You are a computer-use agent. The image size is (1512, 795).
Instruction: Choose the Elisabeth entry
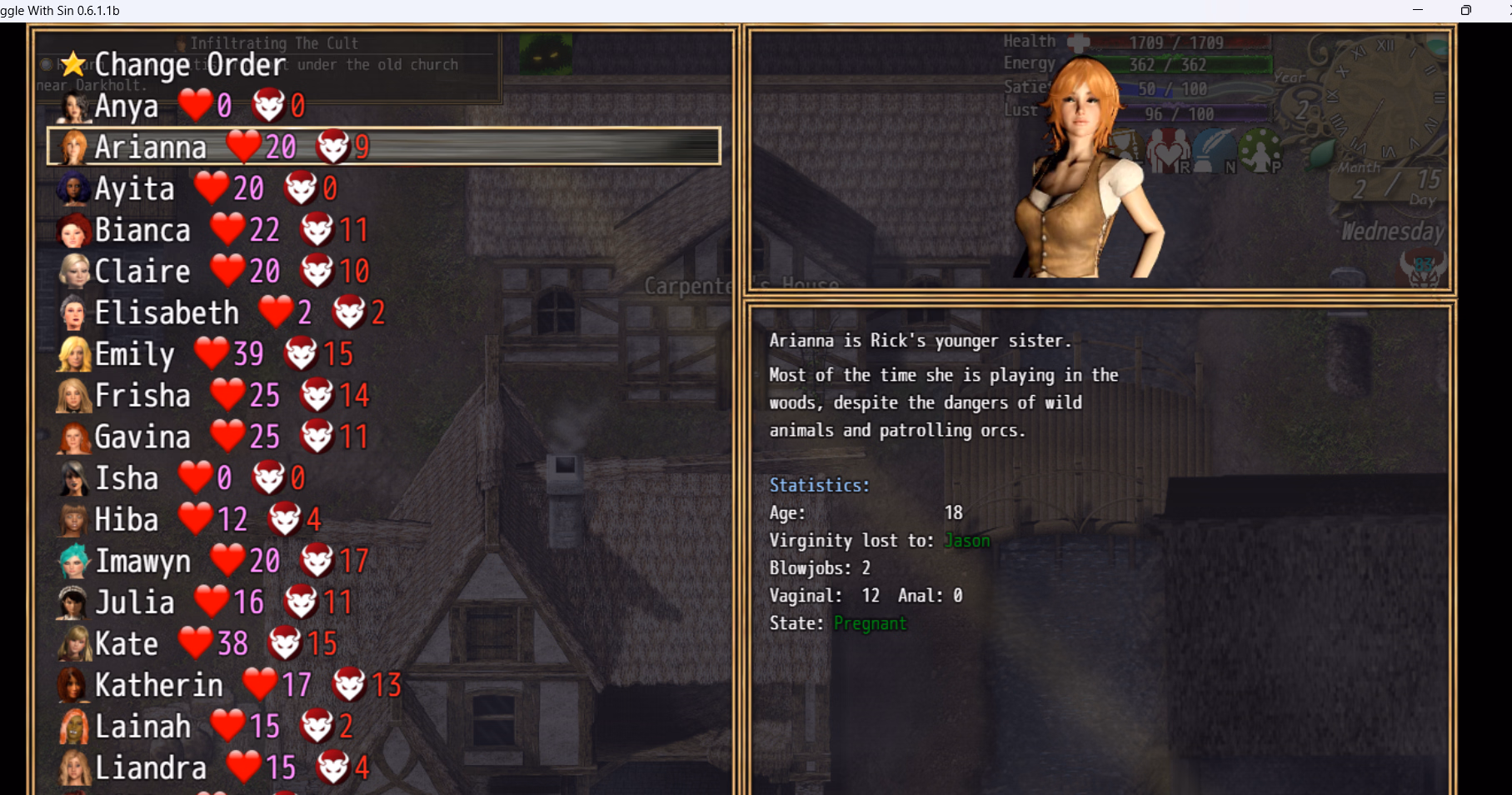pos(167,312)
